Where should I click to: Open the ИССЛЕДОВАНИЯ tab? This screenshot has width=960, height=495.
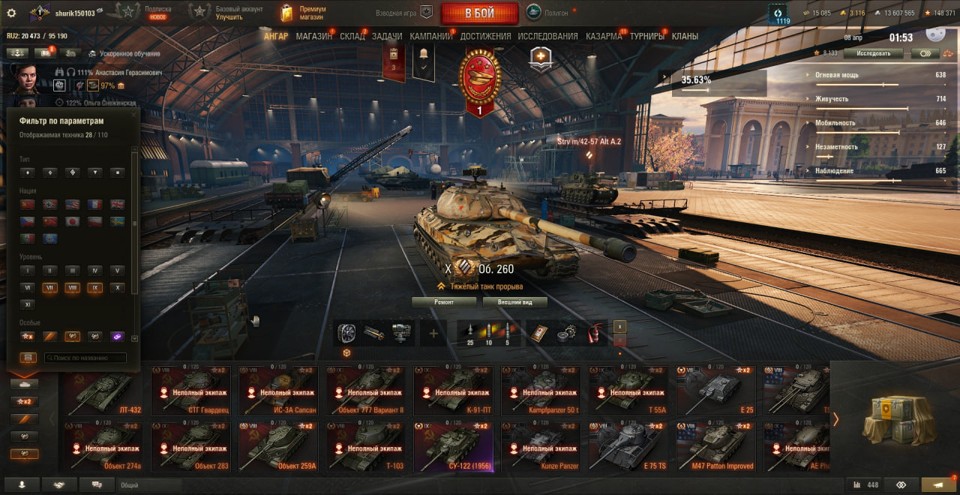coord(547,36)
